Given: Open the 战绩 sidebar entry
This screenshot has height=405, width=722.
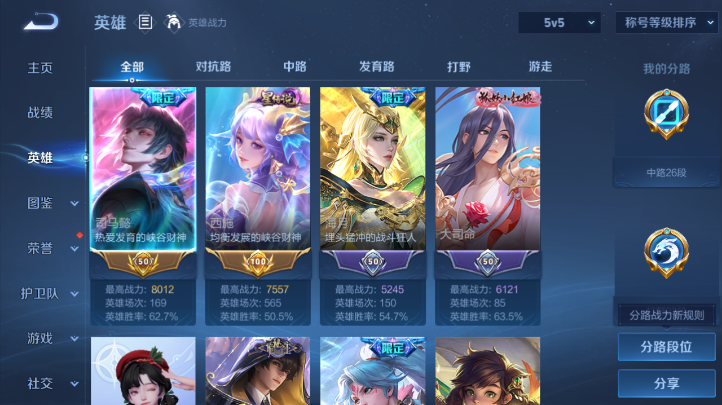Looking at the screenshot, I should [x=40, y=113].
